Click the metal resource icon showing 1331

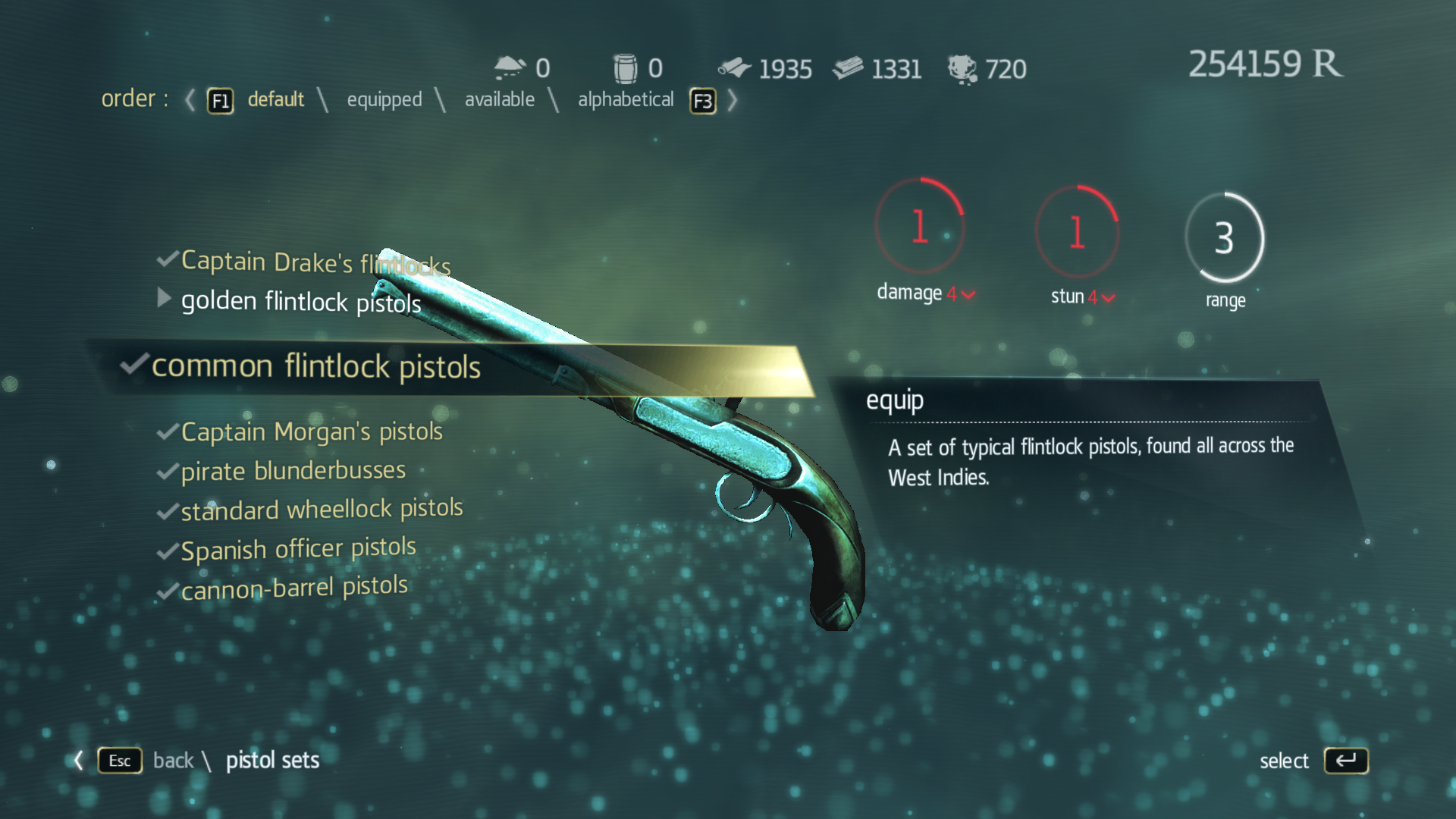[x=849, y=68]
